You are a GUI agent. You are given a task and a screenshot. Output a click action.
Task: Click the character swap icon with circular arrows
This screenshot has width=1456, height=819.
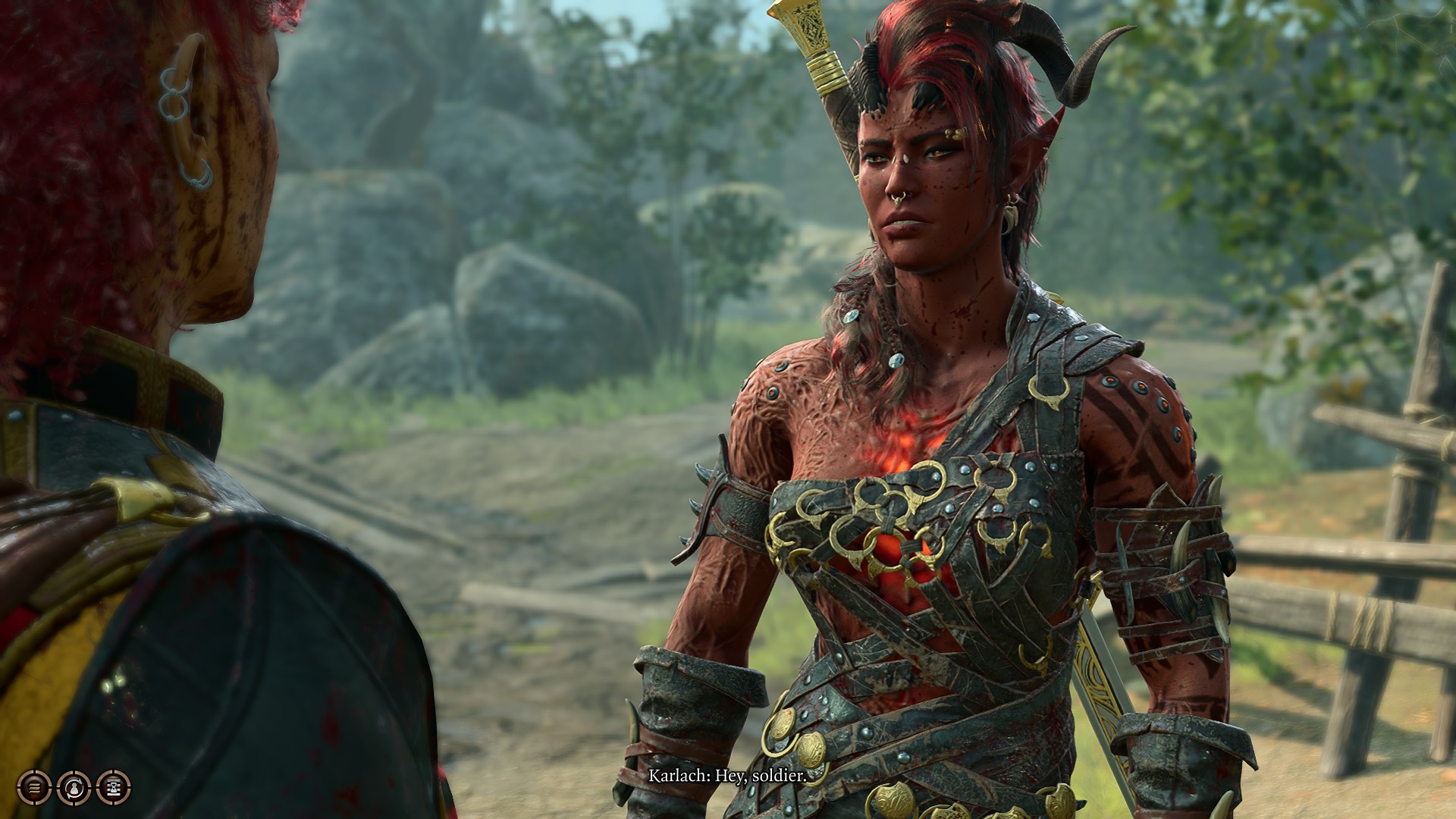tap(74, 788)
